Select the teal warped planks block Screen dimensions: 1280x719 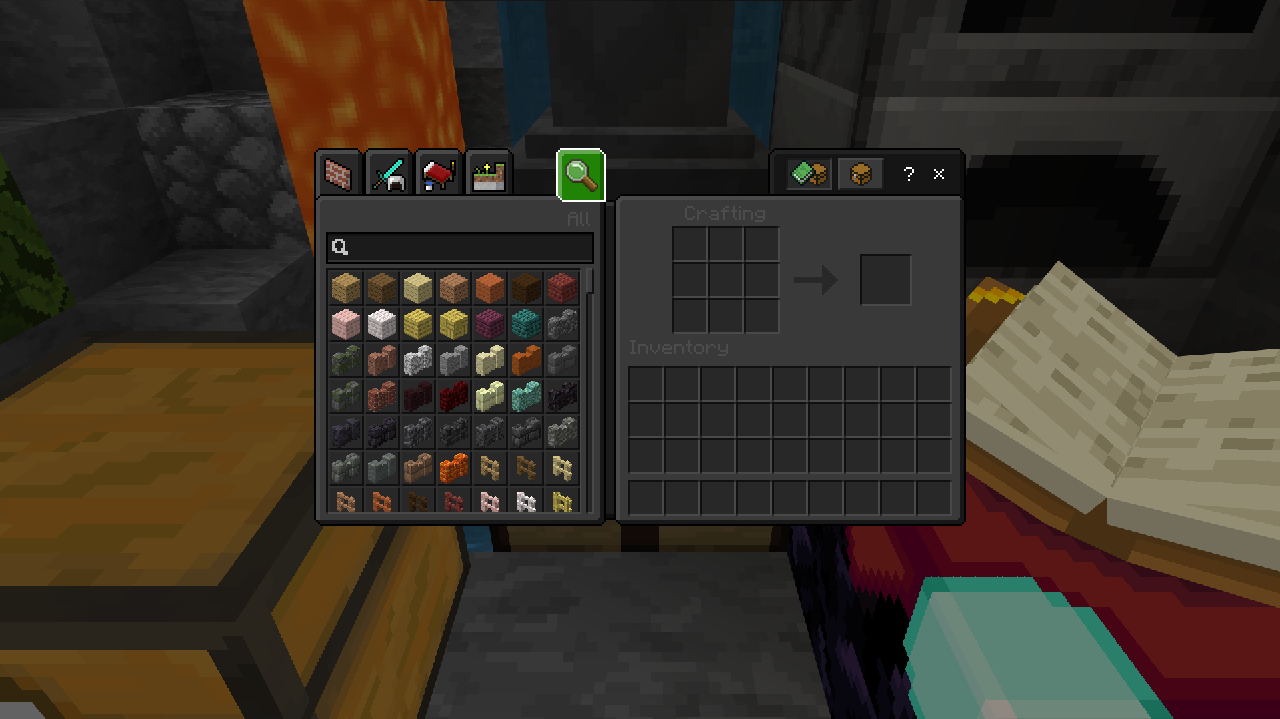click(525, 323)
